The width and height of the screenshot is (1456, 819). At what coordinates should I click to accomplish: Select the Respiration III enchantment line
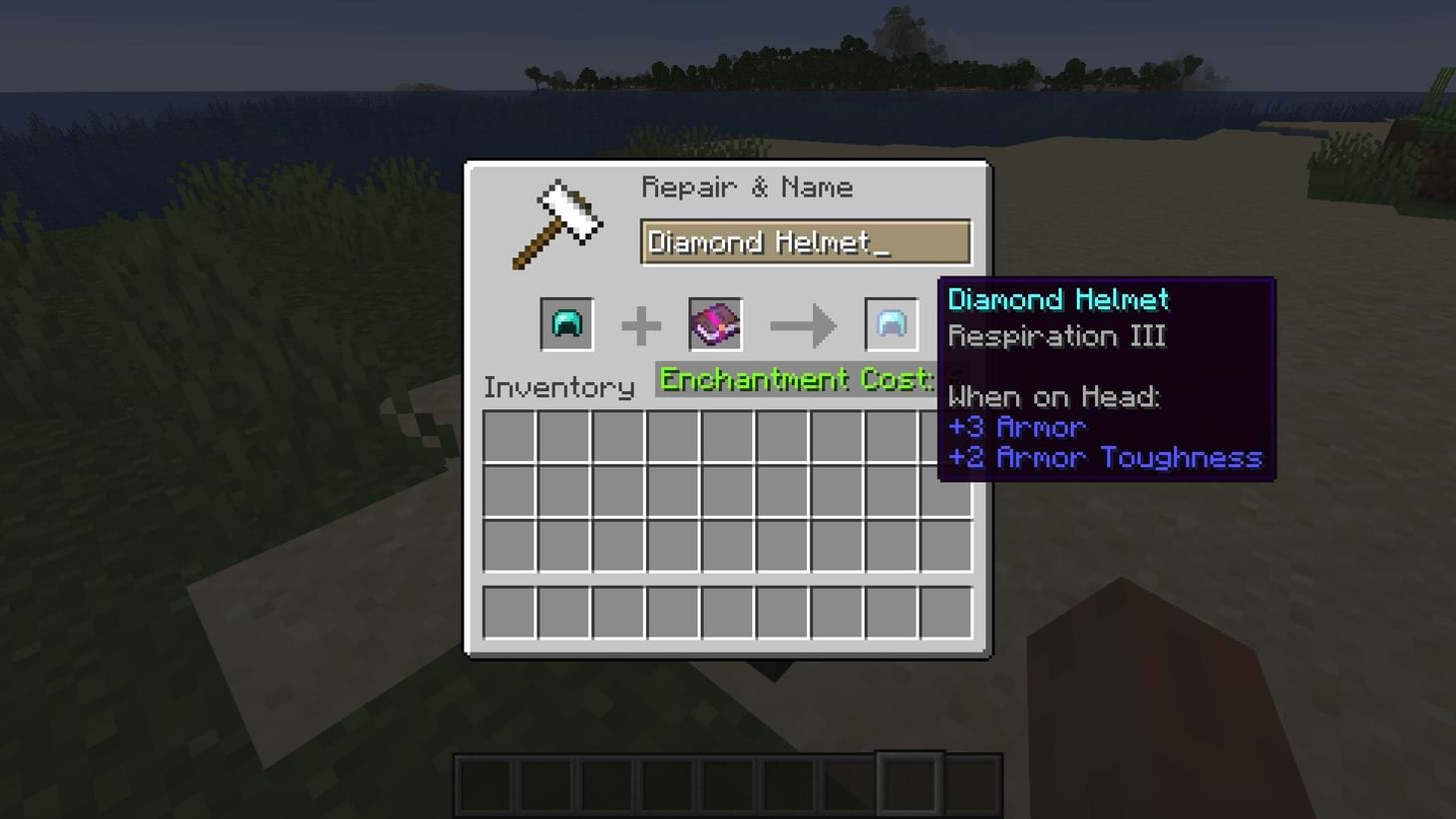[x=1057, y=336]
